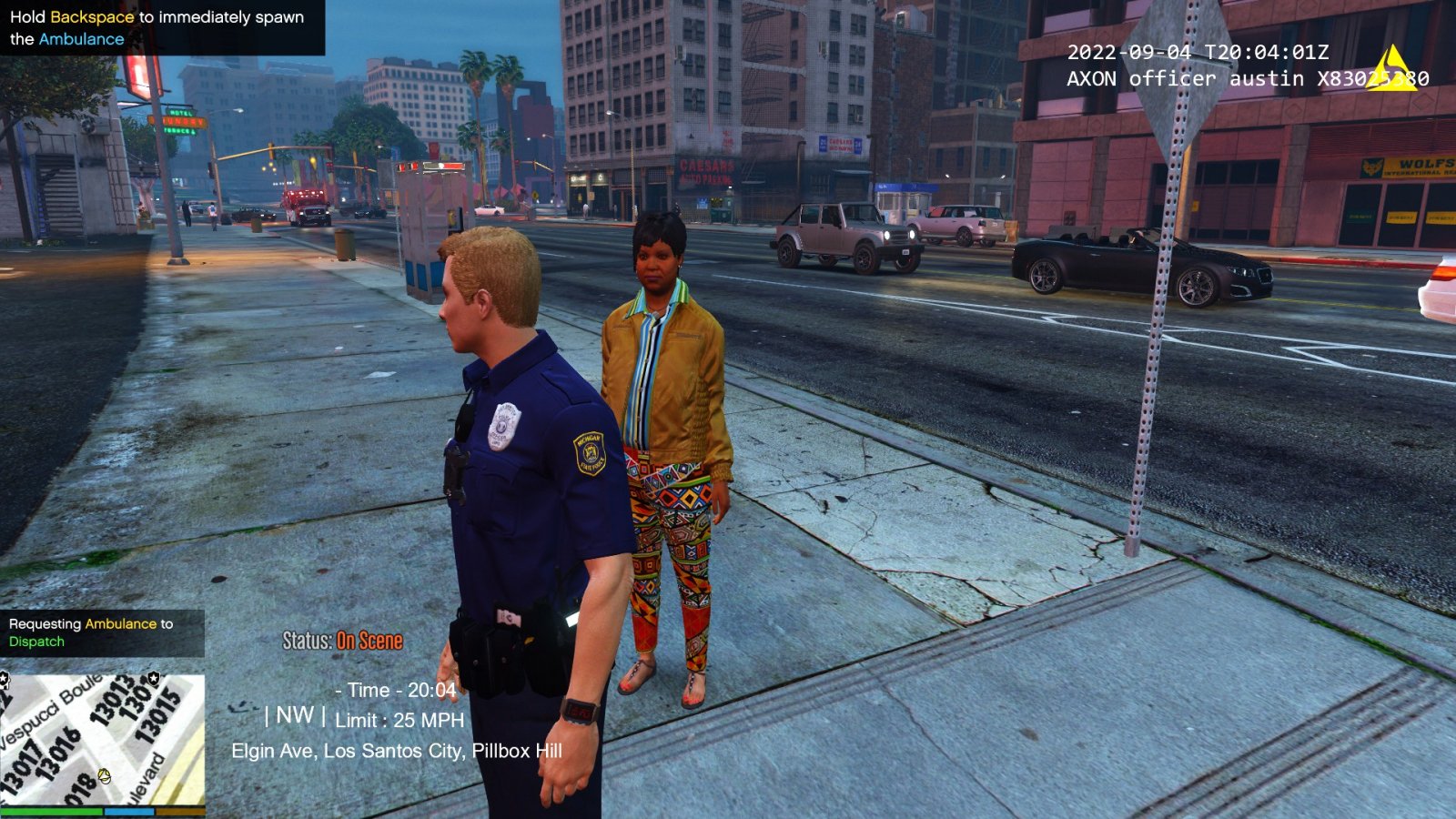Click the yellow Axon triangle logo
This screenshot has width=1456, height=819.
tap(1391, 70)
